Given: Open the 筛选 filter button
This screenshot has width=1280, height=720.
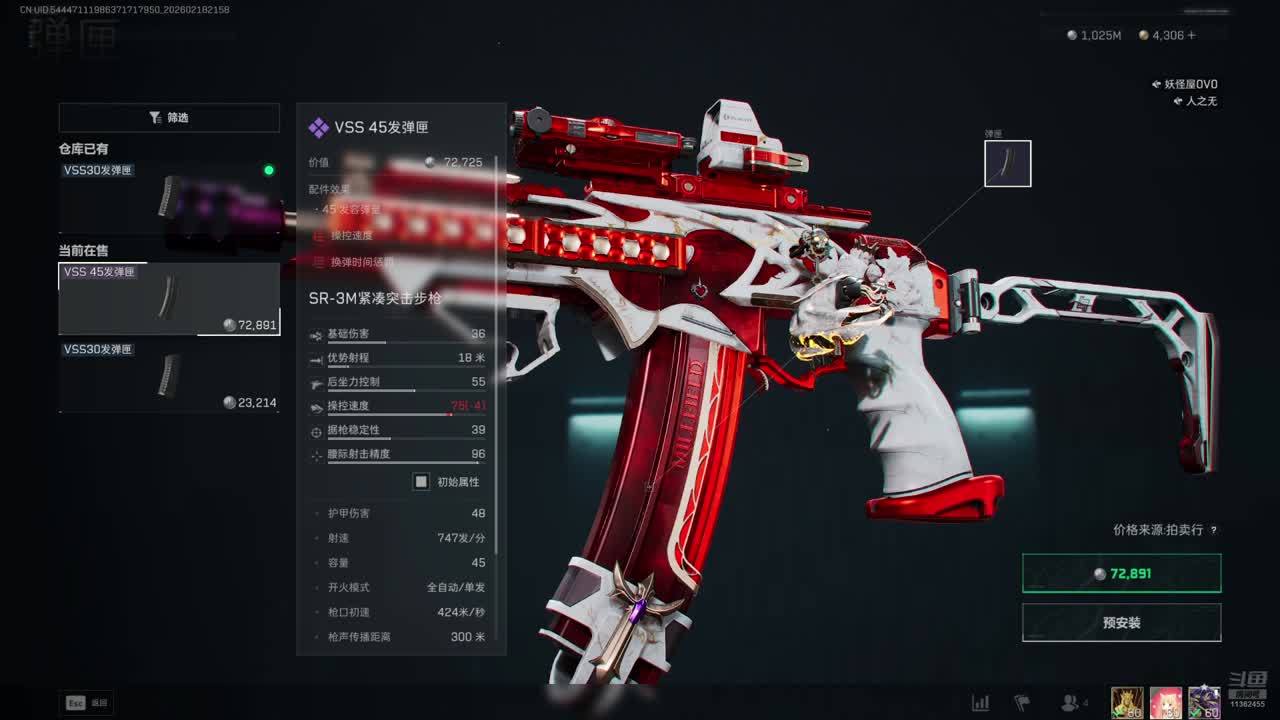Looking at the screenshot, I should tap(169, 118).
